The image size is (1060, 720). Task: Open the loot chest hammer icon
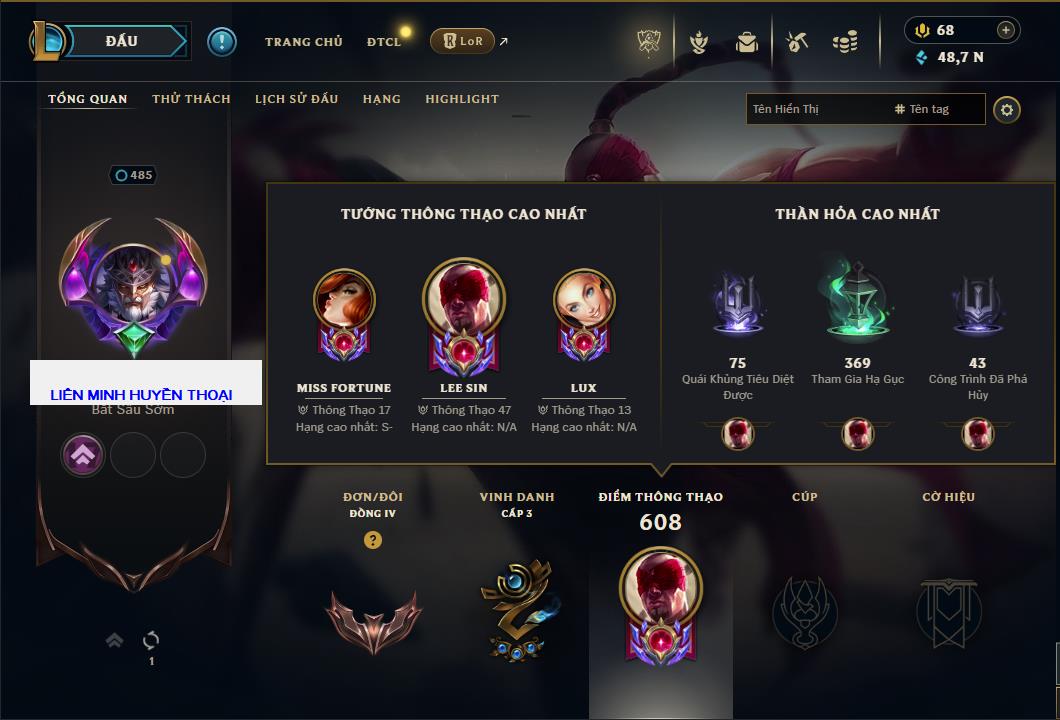[796, 42]
